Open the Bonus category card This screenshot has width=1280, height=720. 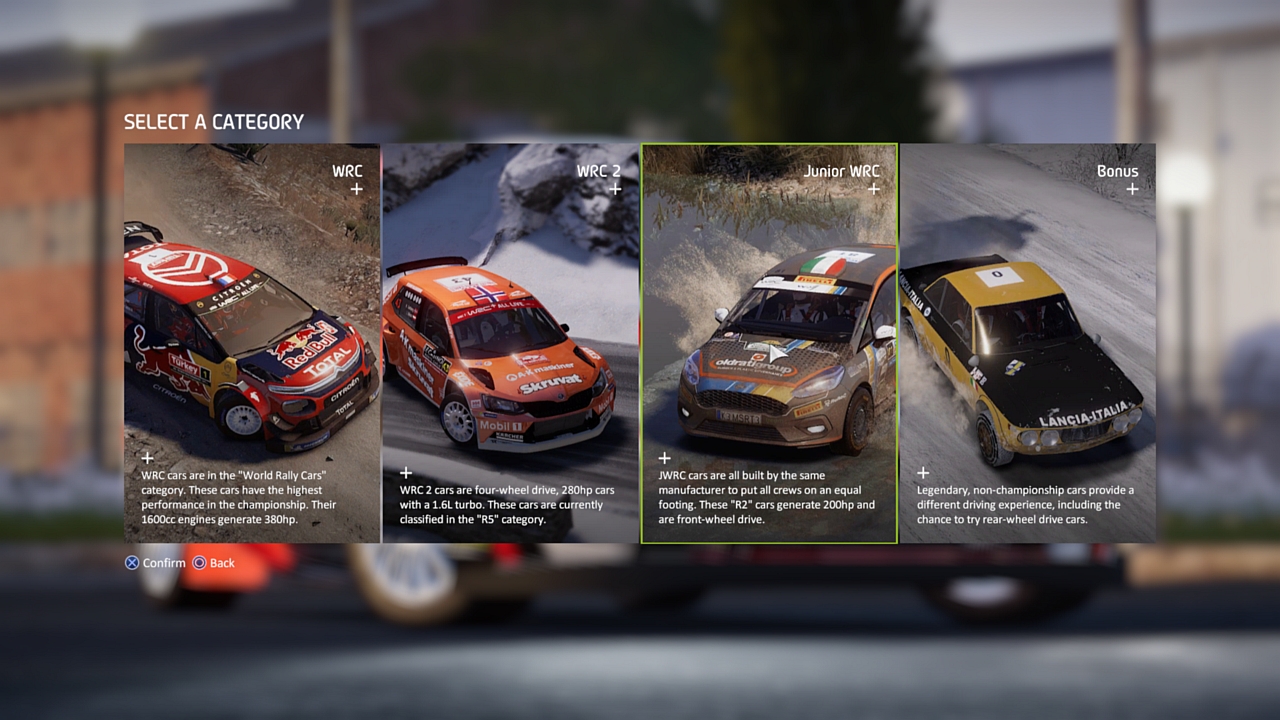[1027, 343]
